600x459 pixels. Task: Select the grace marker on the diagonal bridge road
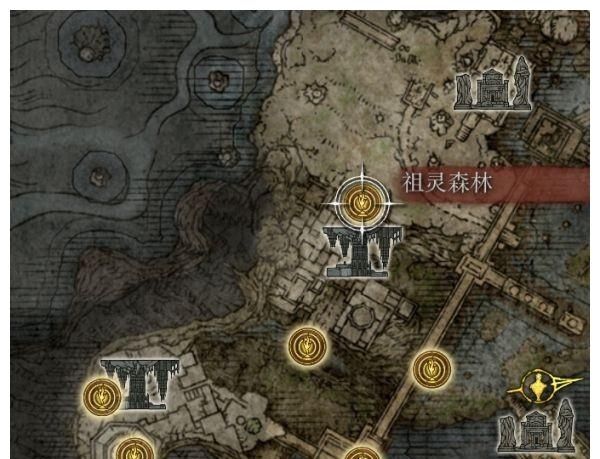point(430,371)
